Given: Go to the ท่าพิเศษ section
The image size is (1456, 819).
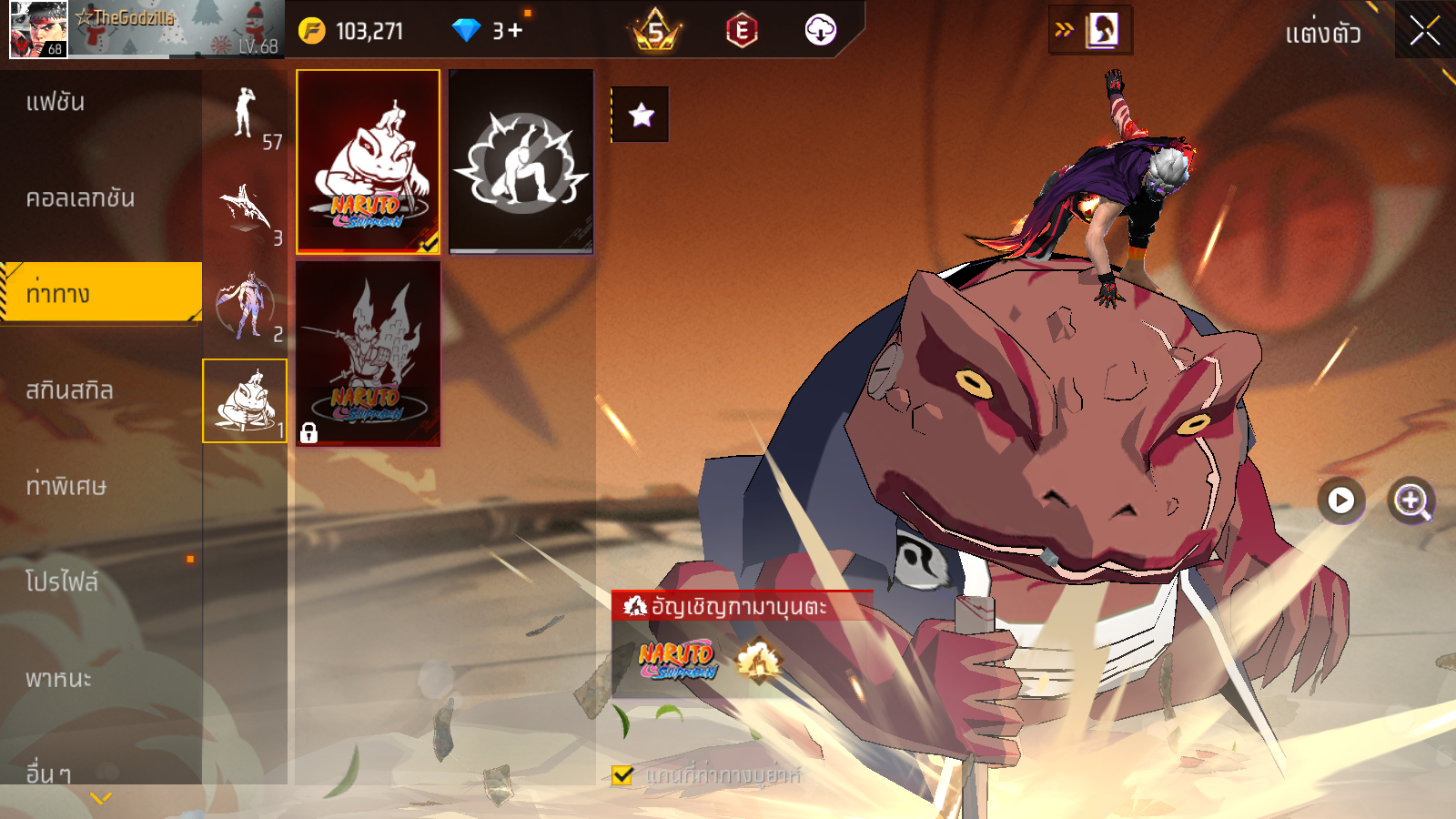Looking at the screenshot, I should [100, 486].
